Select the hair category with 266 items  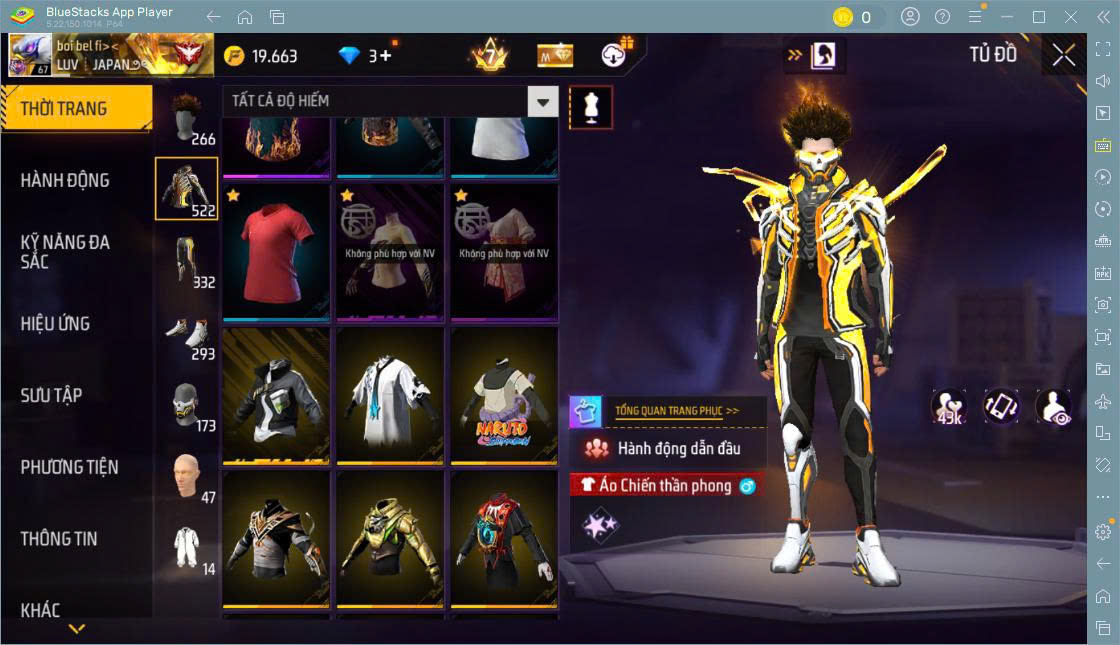point(187,120)
